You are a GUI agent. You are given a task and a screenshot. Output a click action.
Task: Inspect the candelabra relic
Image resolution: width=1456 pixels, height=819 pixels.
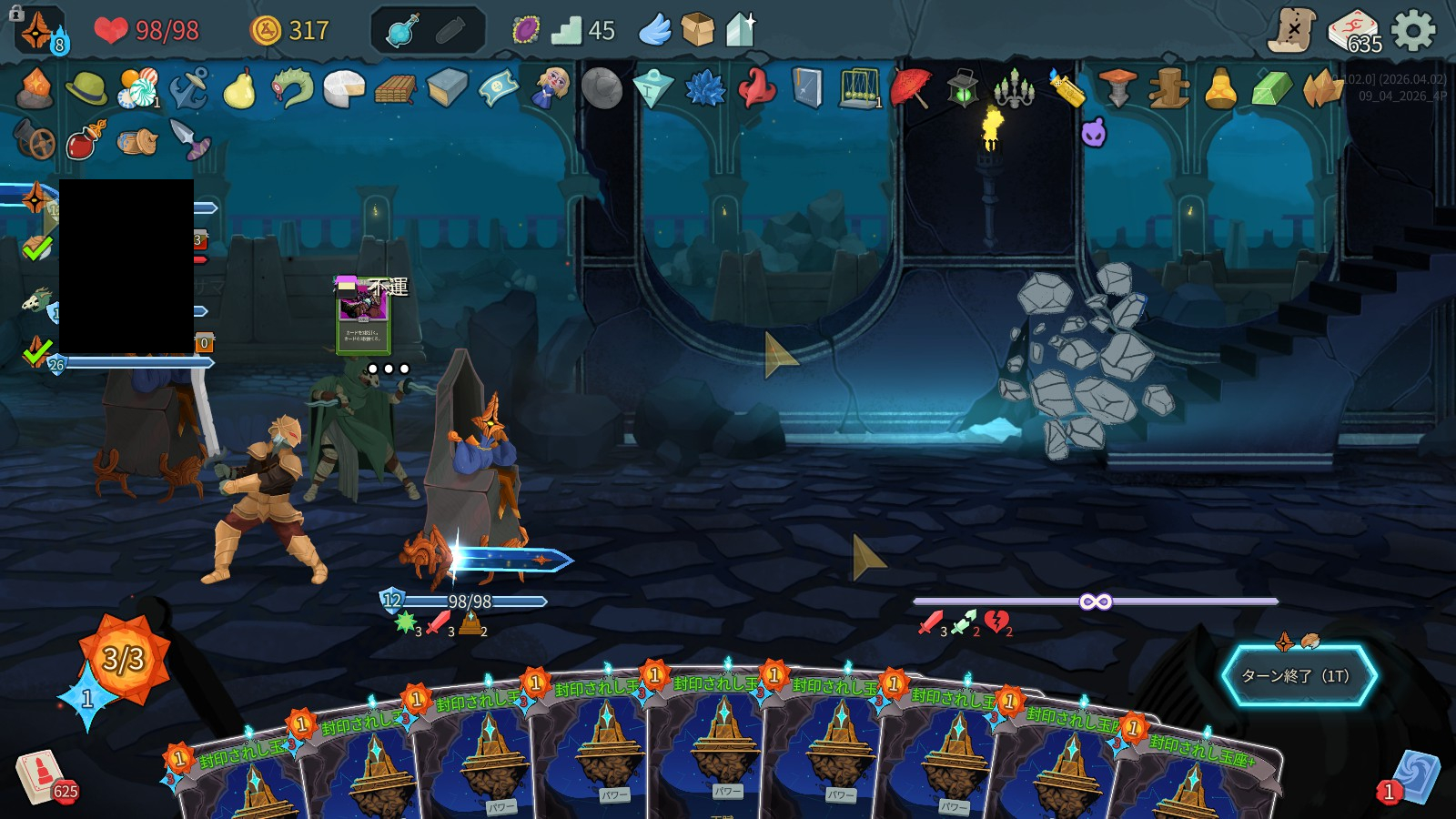click(x=1014, y=88)
